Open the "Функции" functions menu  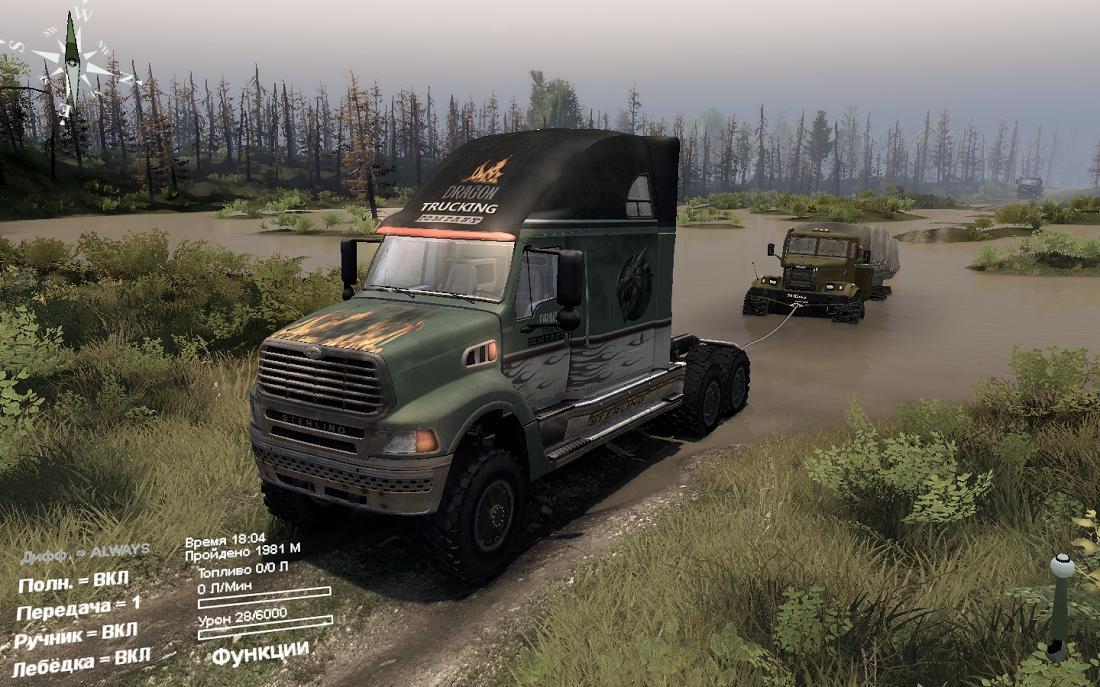260,652
